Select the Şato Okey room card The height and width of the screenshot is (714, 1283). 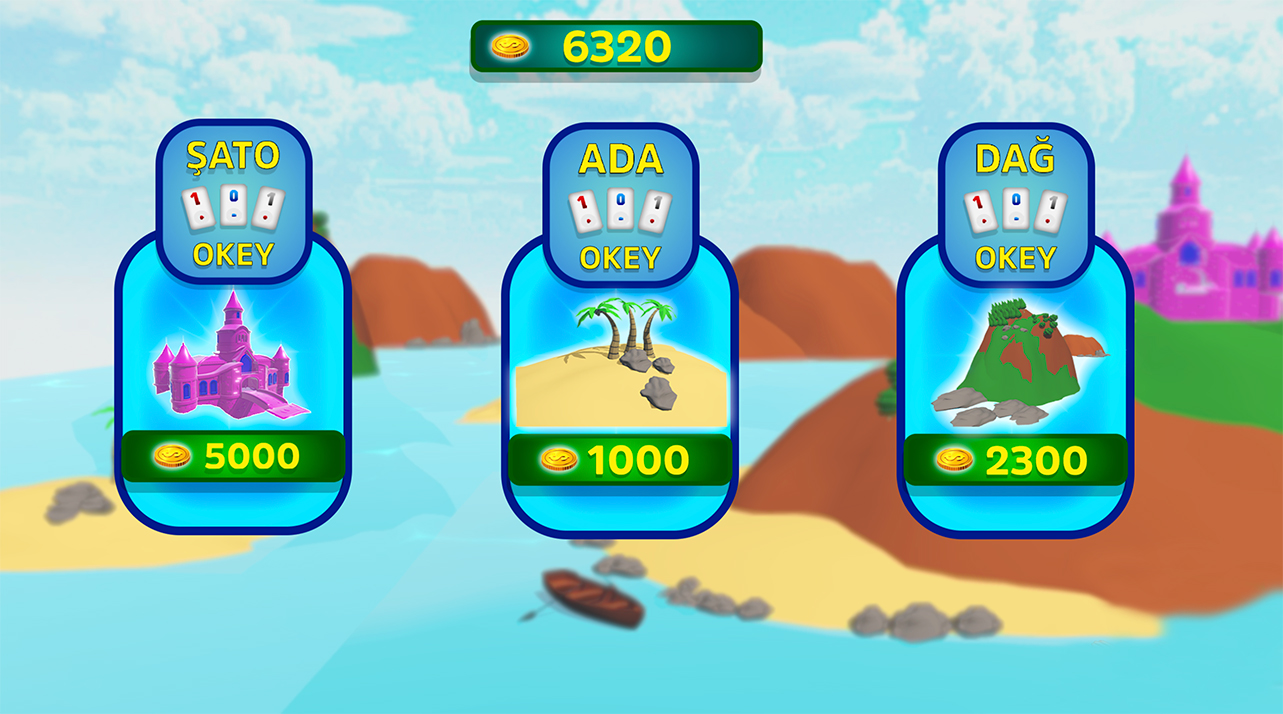click(232, 350)
